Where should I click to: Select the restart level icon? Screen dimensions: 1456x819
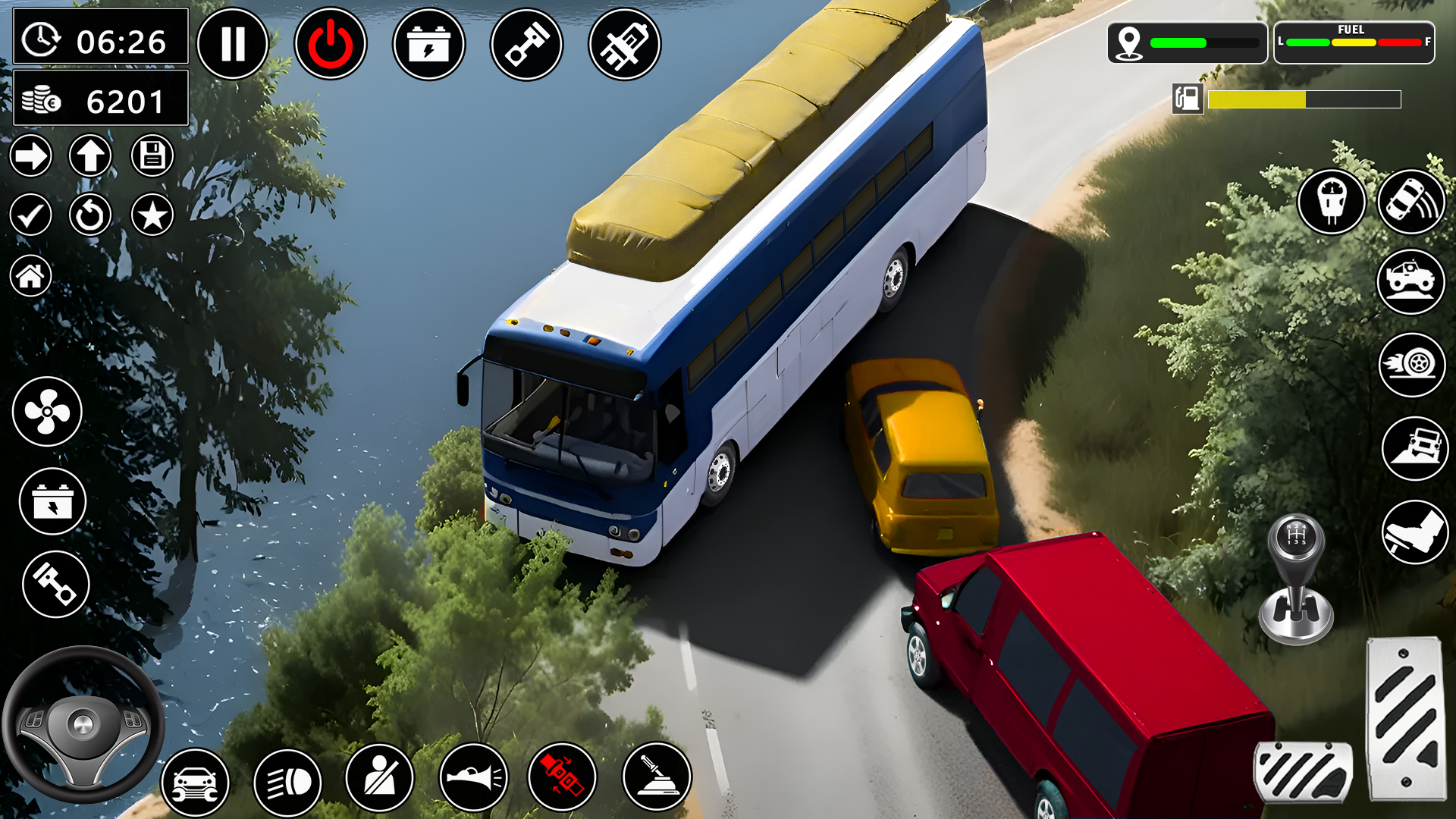tap(90, 215)
